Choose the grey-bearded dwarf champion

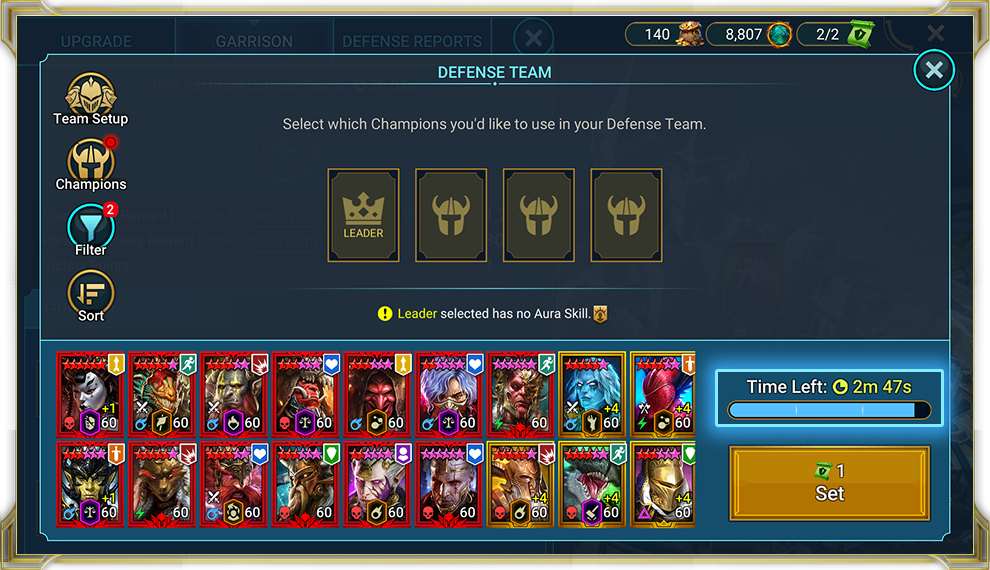pyautogui.click(x=307, y=483)
